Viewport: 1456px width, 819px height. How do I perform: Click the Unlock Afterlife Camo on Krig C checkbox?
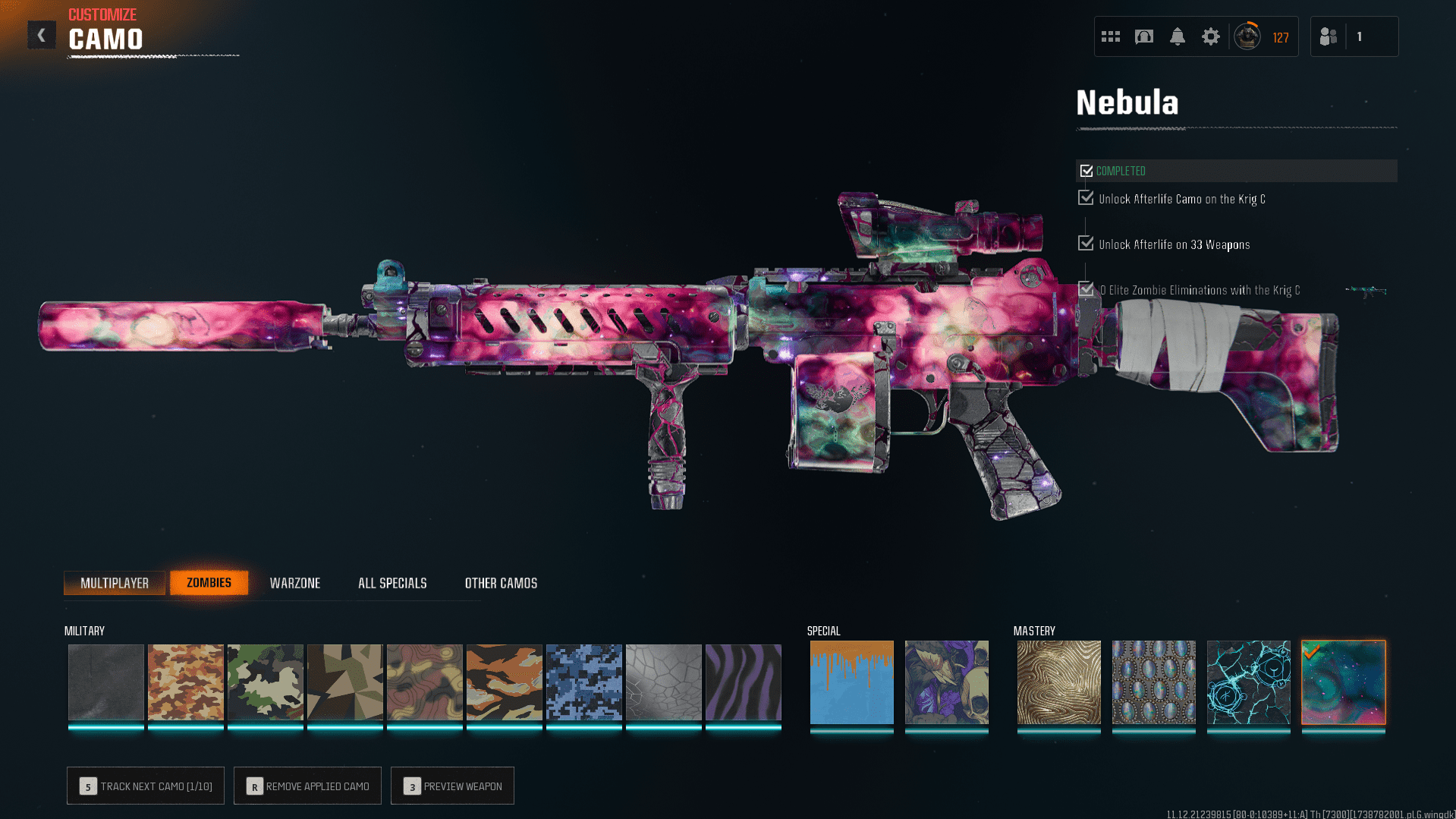point(1085,198)
